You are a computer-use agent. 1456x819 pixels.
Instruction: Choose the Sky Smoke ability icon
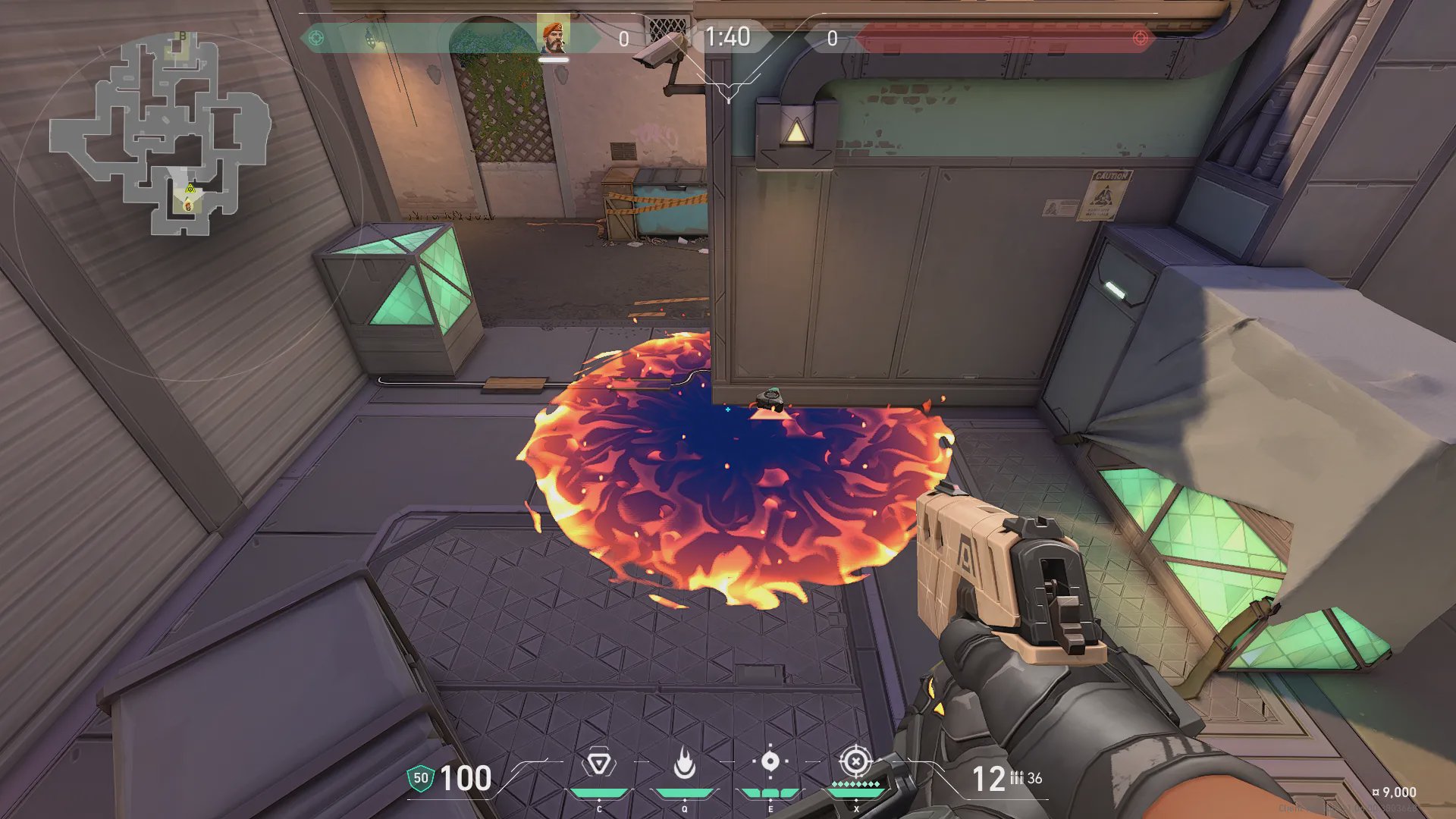coord(770,761)
